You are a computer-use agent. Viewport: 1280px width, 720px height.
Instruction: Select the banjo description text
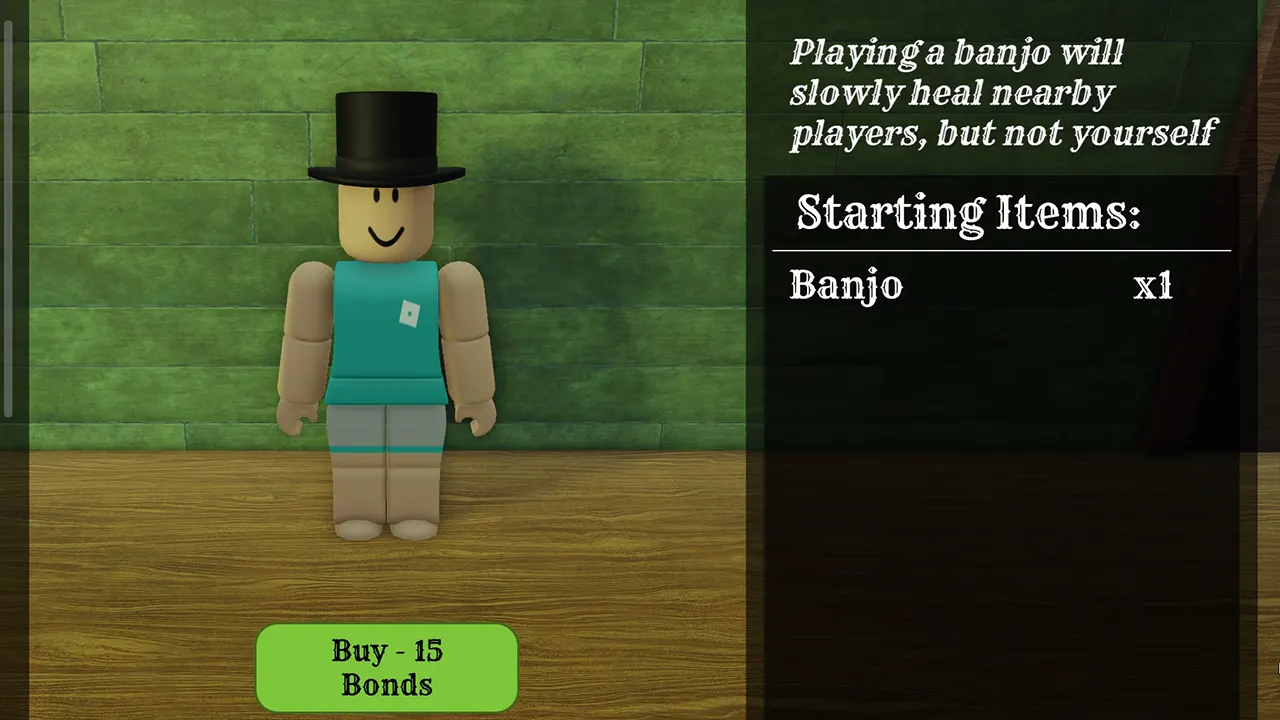(1000, 92)
